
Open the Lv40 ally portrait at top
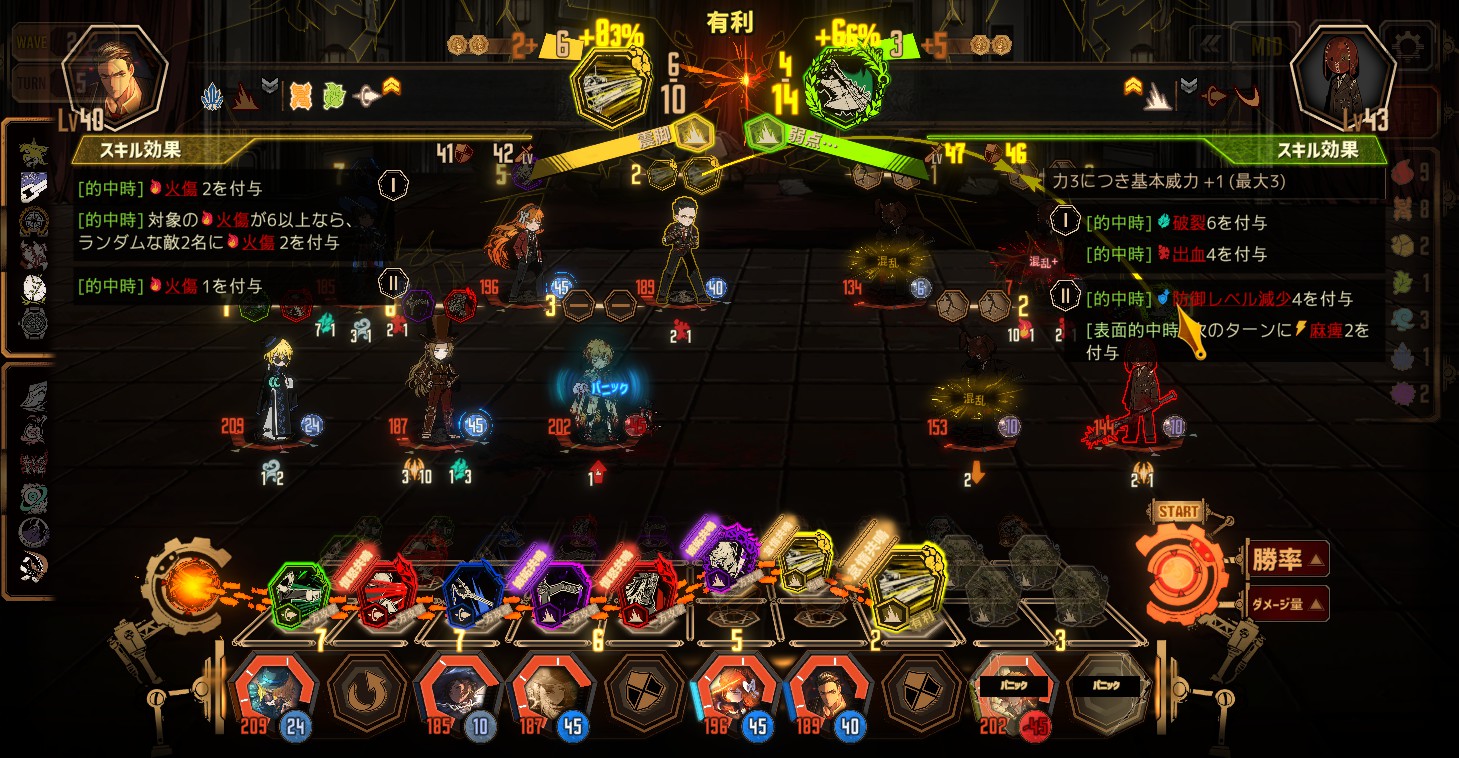pos(112,75)
